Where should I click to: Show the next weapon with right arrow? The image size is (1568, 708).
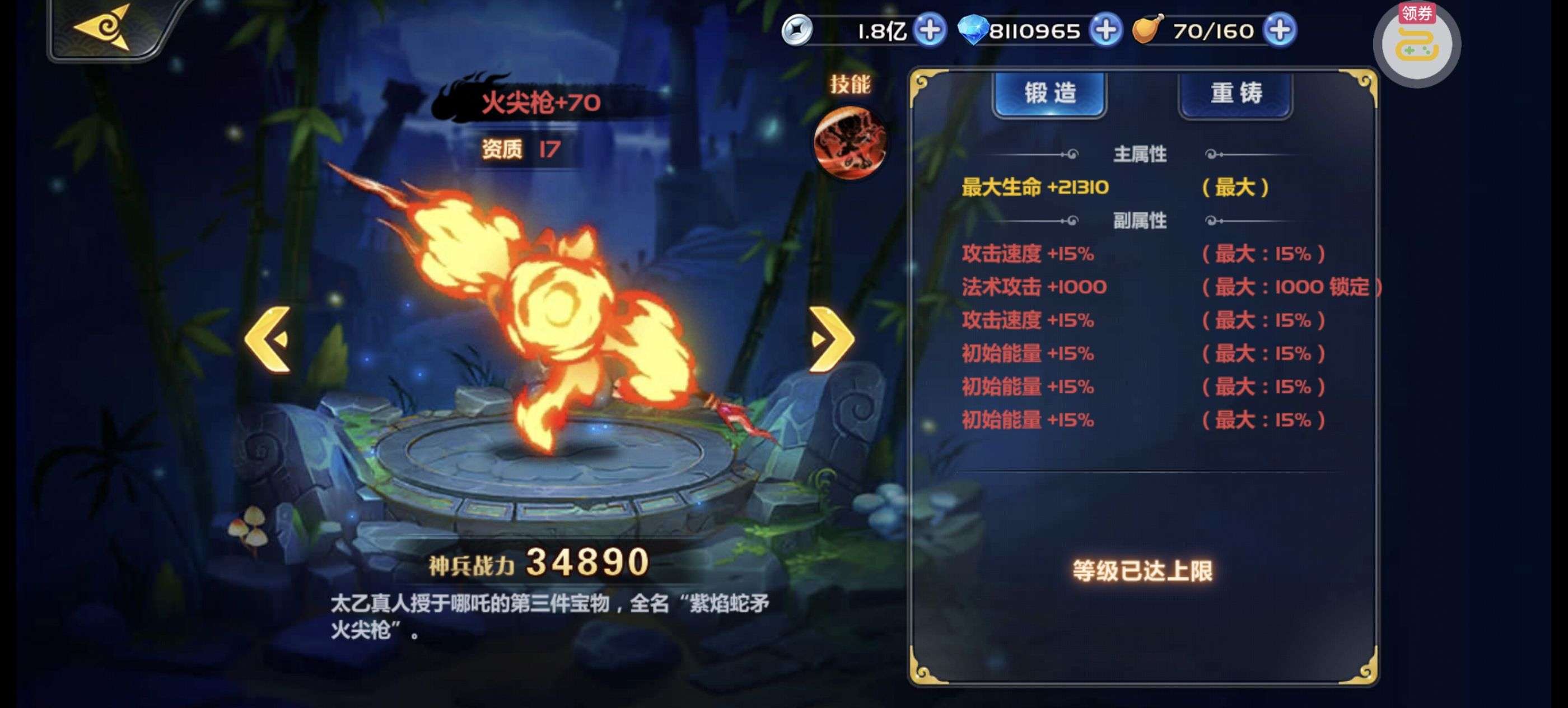[832, 339]
